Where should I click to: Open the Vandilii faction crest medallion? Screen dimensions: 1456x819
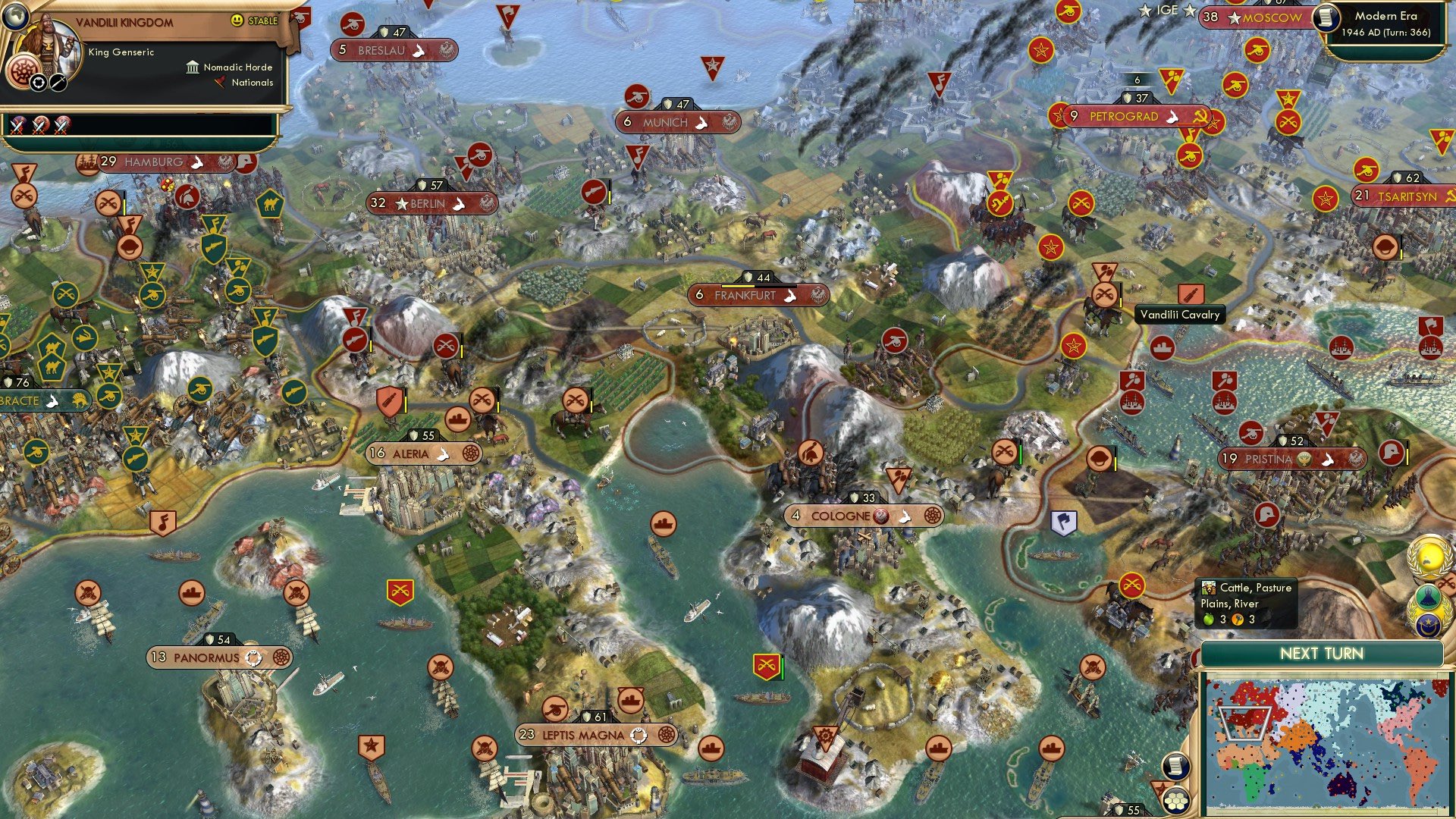point(24,73)
